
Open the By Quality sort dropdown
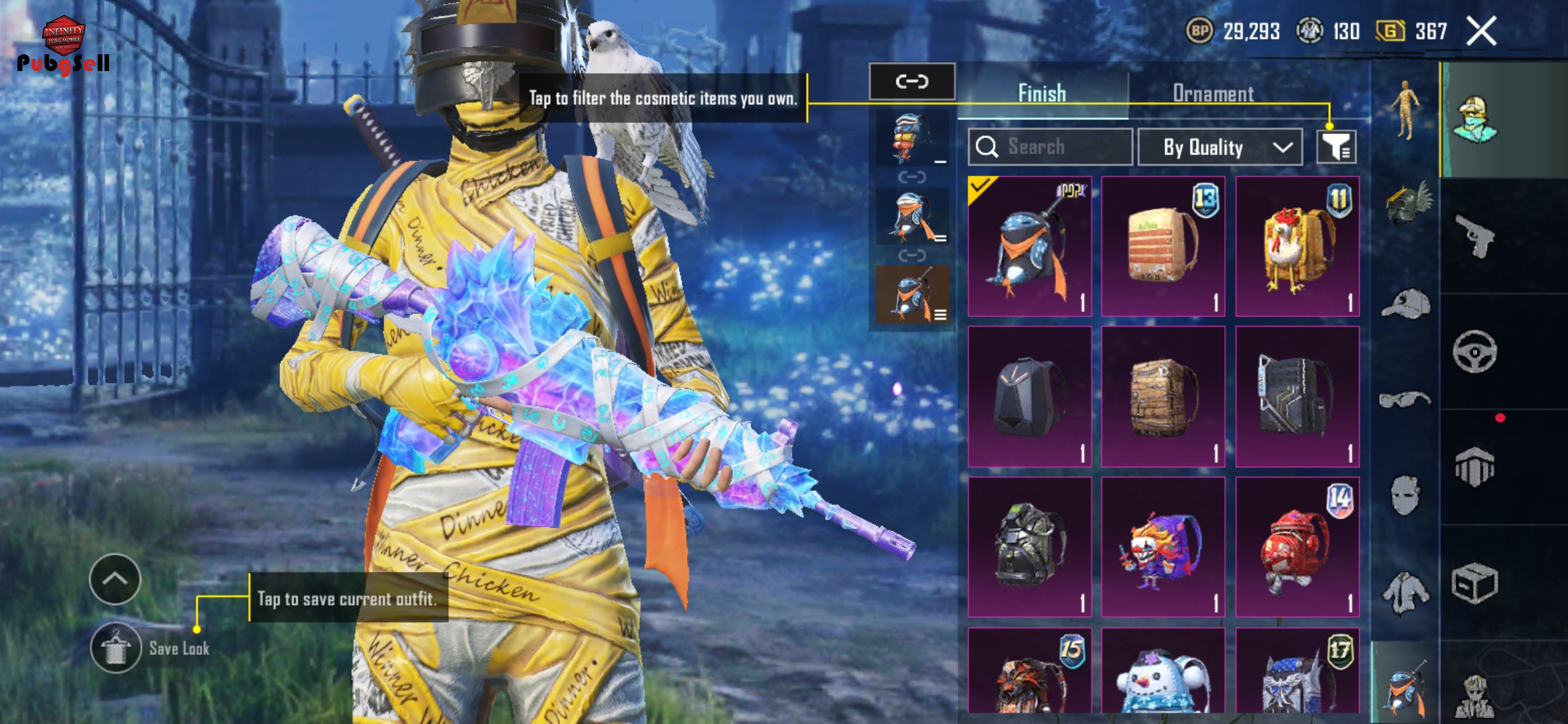1220,147
